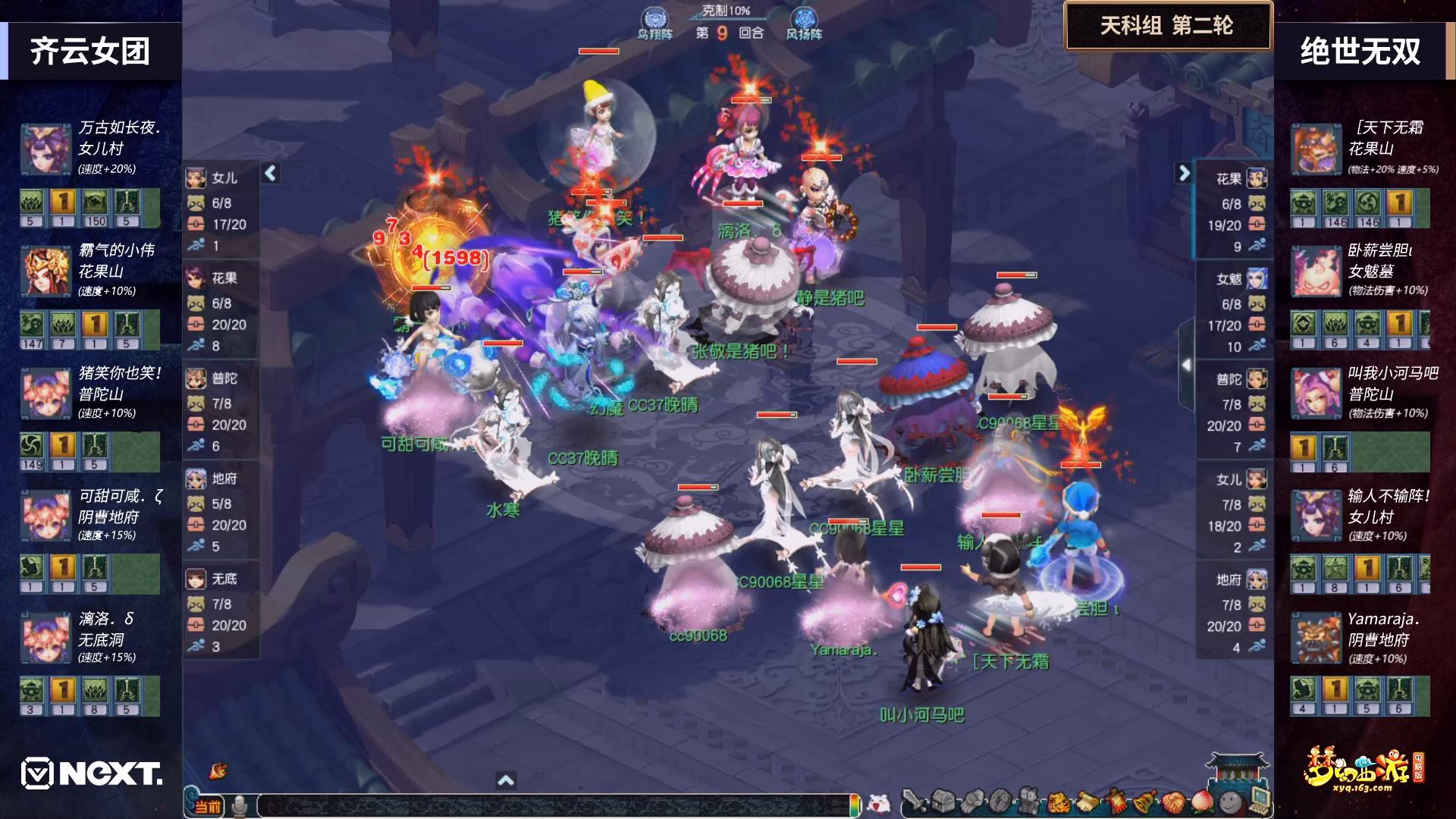The width and height of the screenshot is (1456, 819).
Task: Collapse the right team panel arrow
Action: pos(1184,173)
